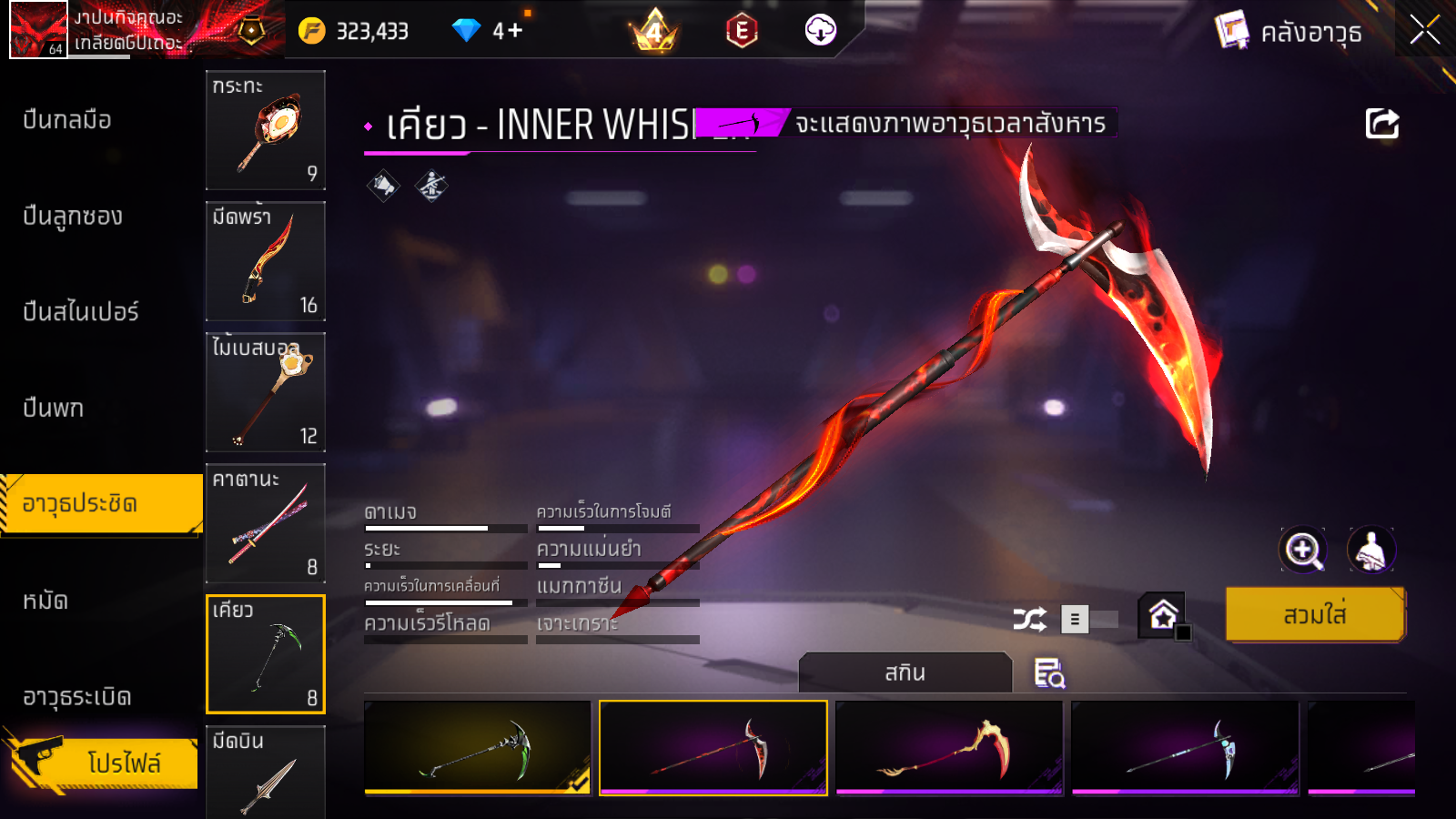1456x819 pixels.
Task: Switch to ปืนกลมือ category
Action: (67, 120)
